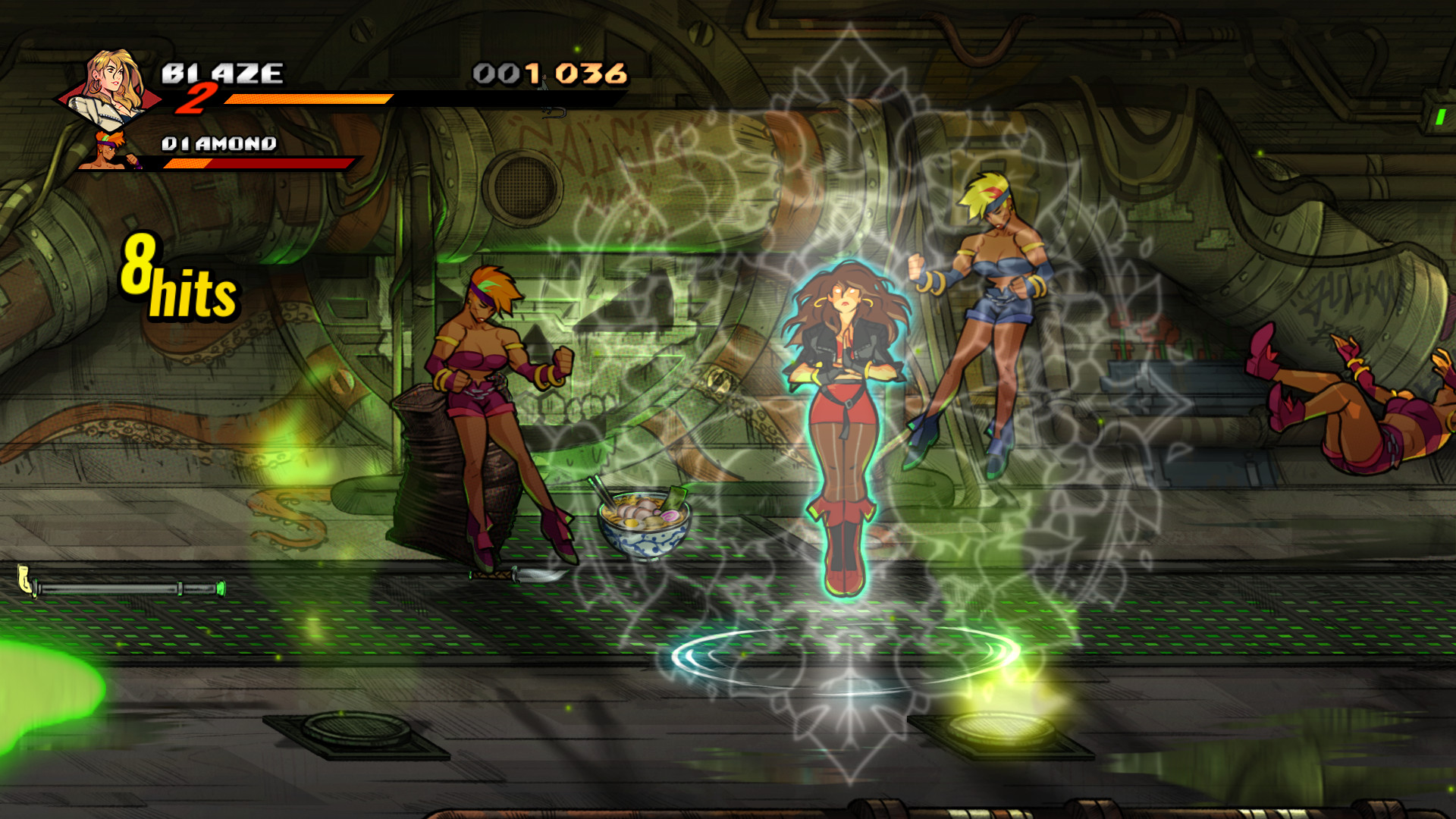Viewport: 1456px width, 819px height.
Task: Select the score display showing 001 036
Action: tap(550, 72)
